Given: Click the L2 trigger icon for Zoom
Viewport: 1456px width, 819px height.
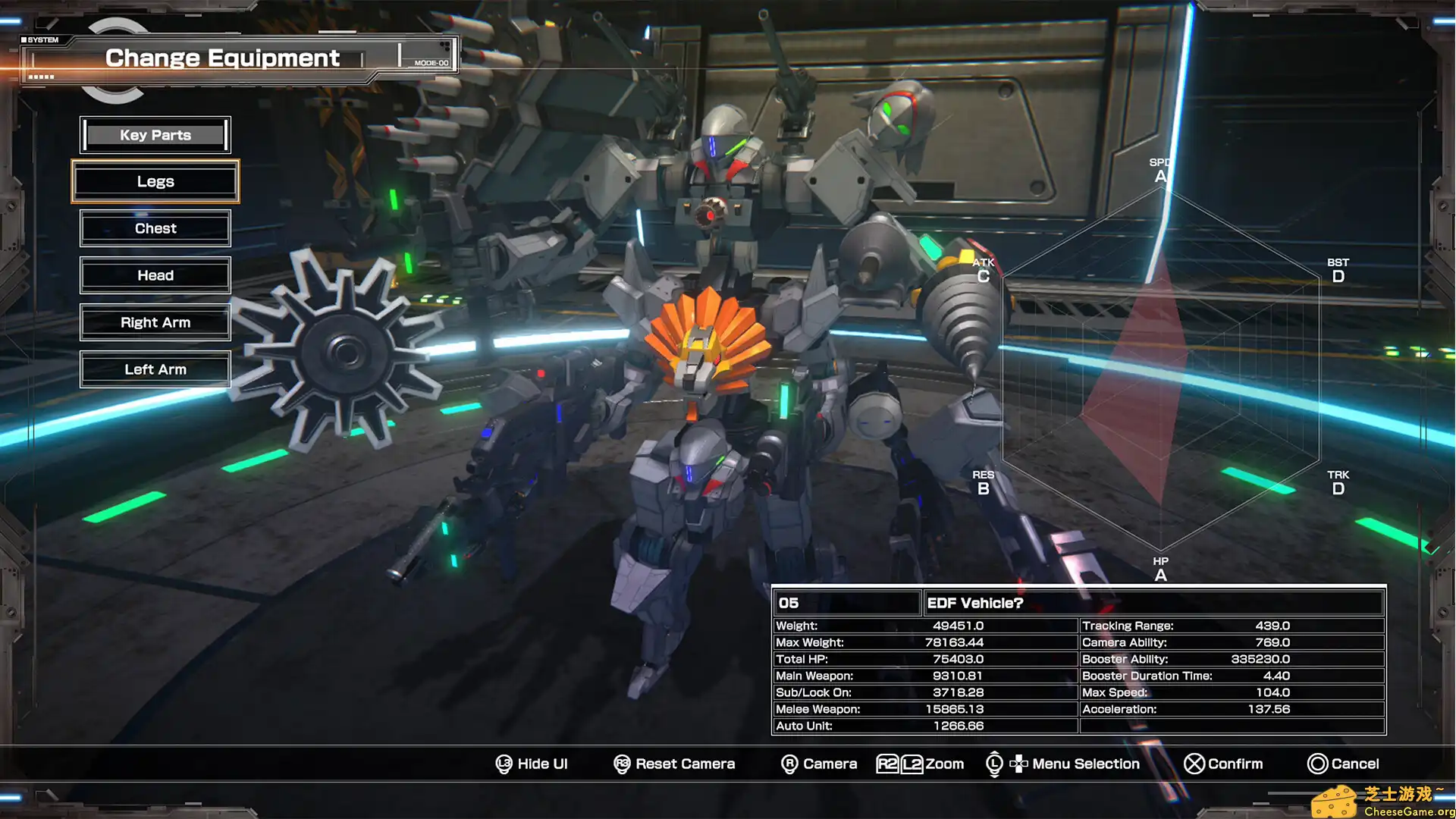Looking at the screenshot, I should pyautogui.click(x=912, y=764).
